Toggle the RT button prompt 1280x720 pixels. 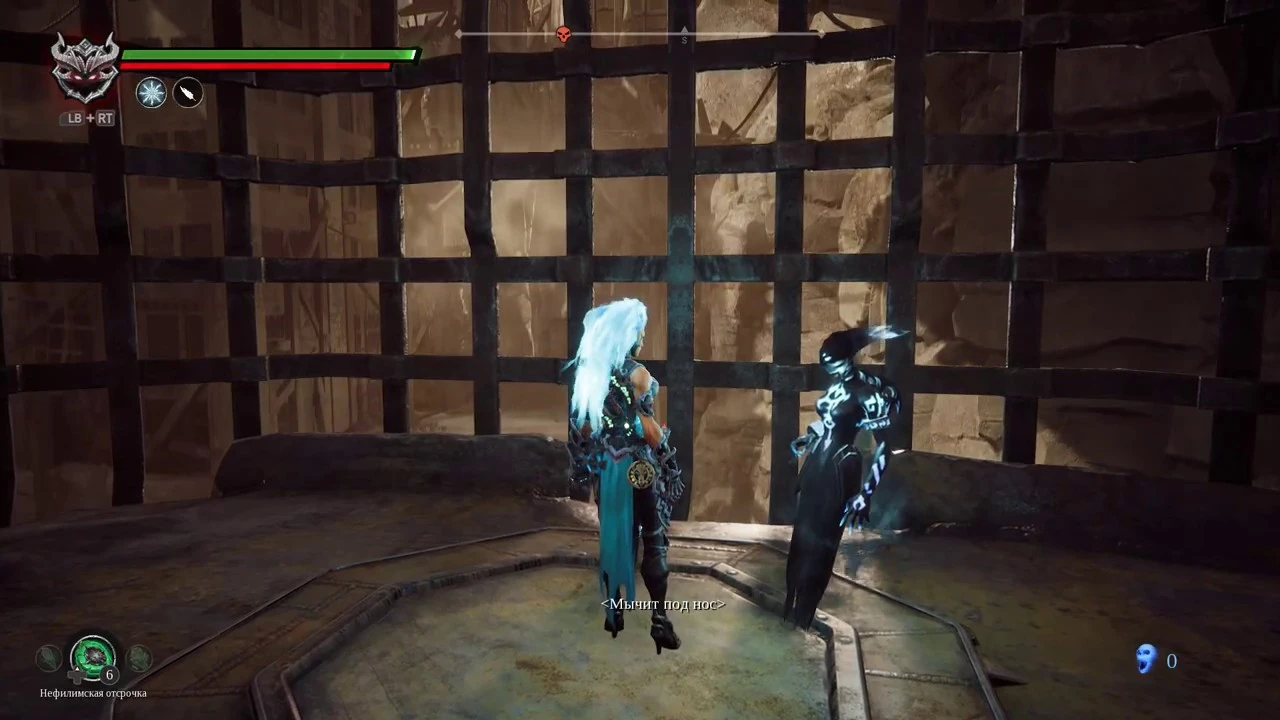click(105, 118)
